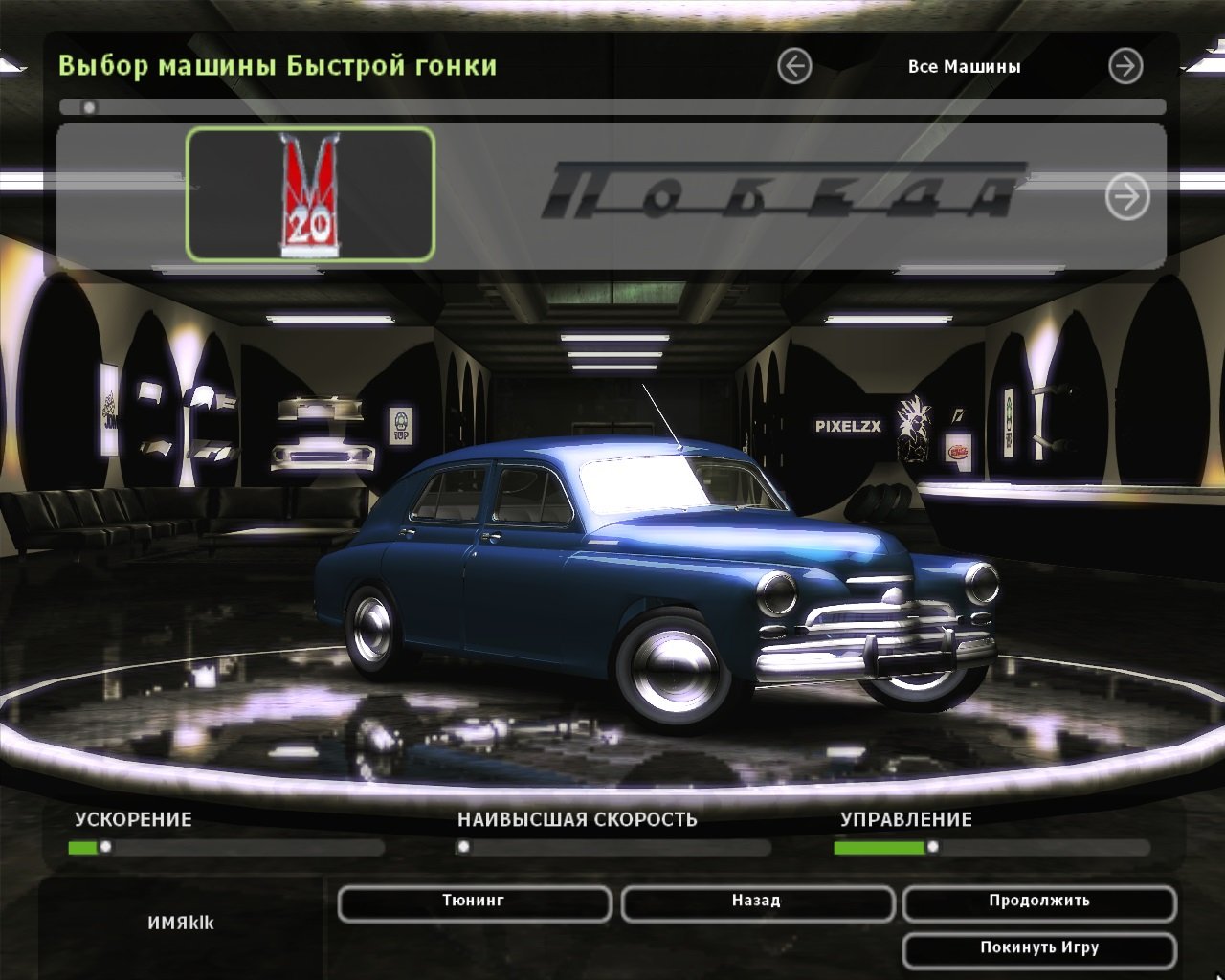
Task: Click the Управление slider handle
Action: 931,845
